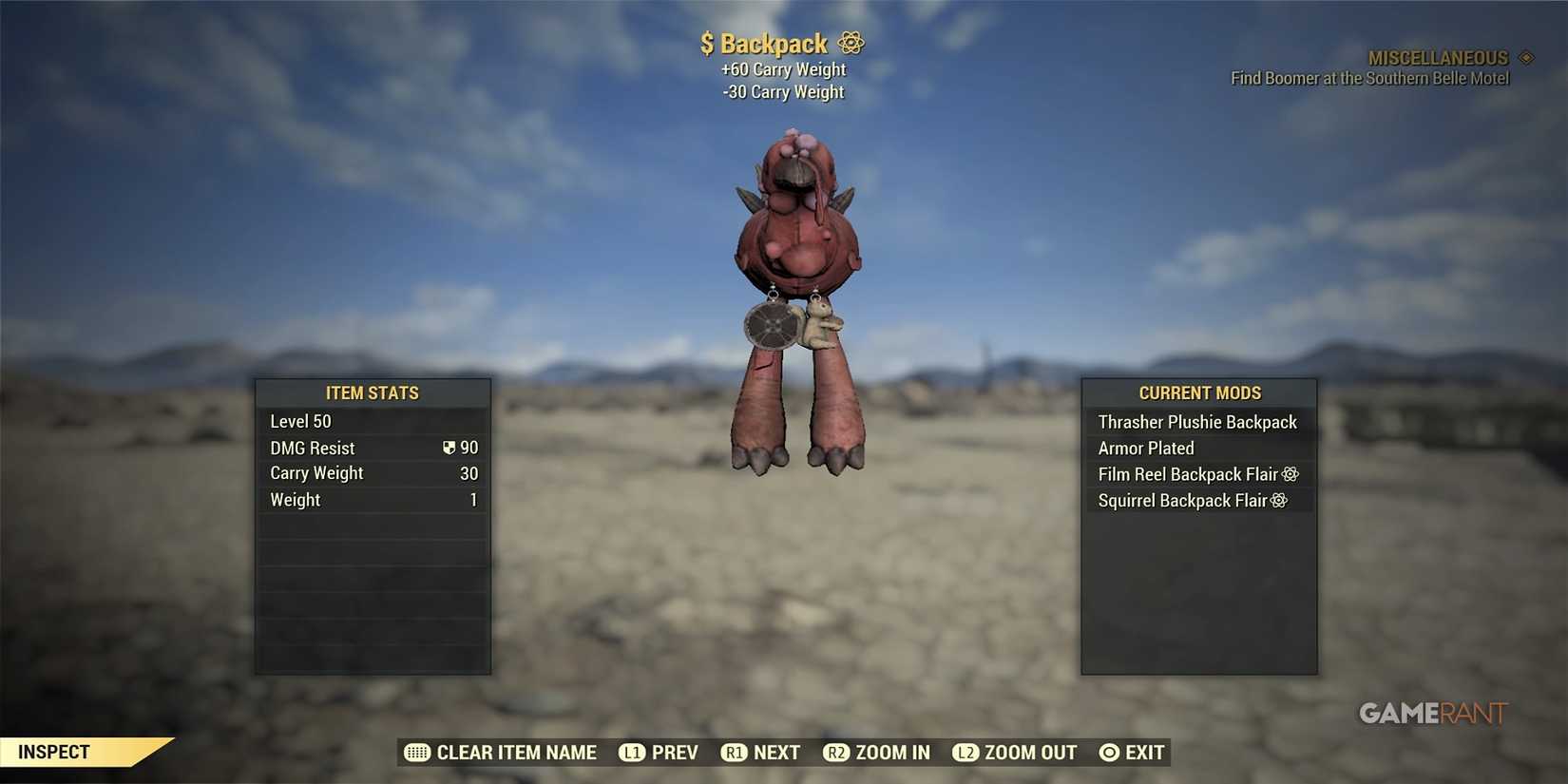Click the atom icon on Squirrel Backpack Flair

pos(1280,500)
